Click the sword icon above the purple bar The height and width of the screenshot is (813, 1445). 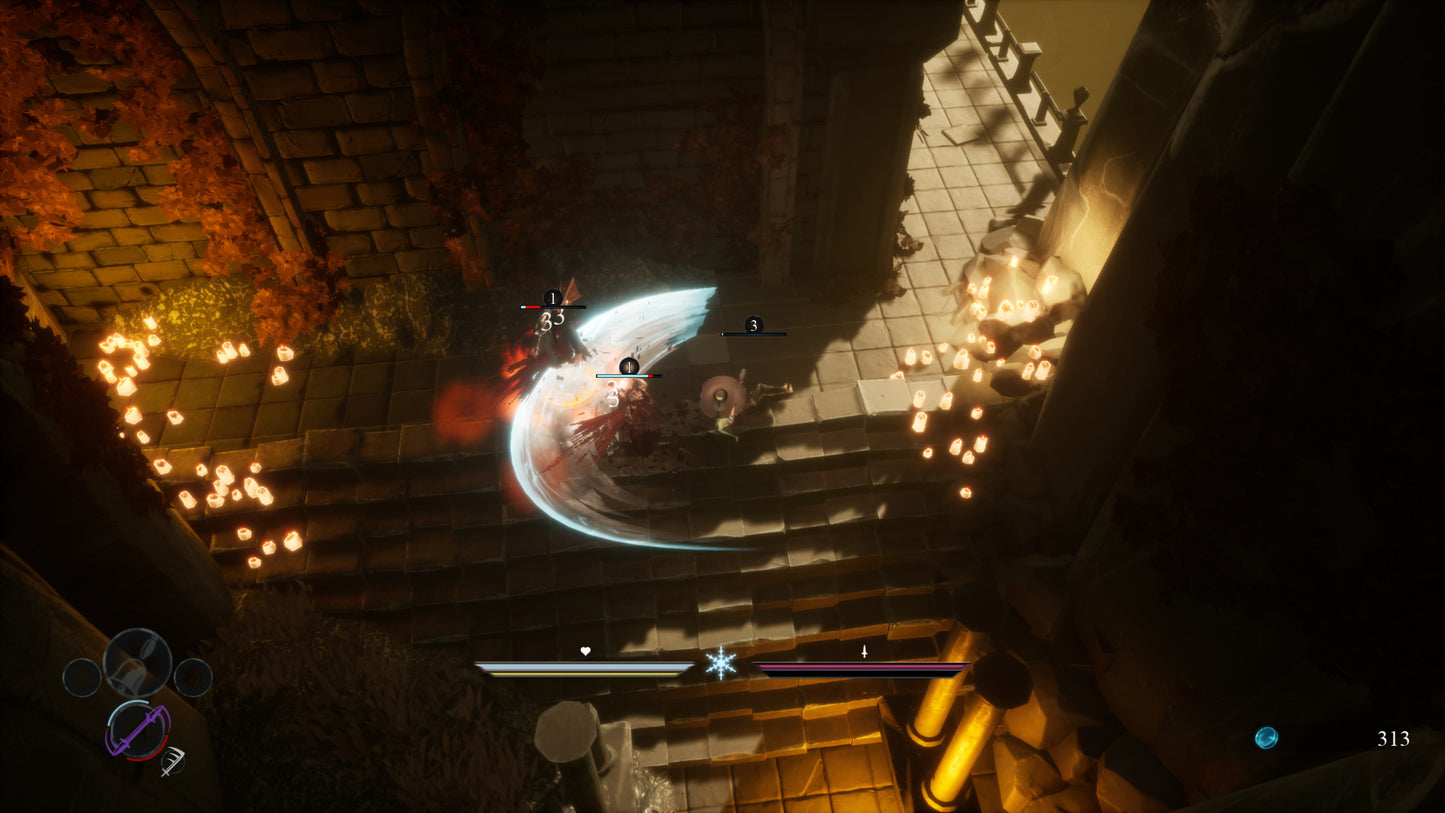tap(864, 651)
